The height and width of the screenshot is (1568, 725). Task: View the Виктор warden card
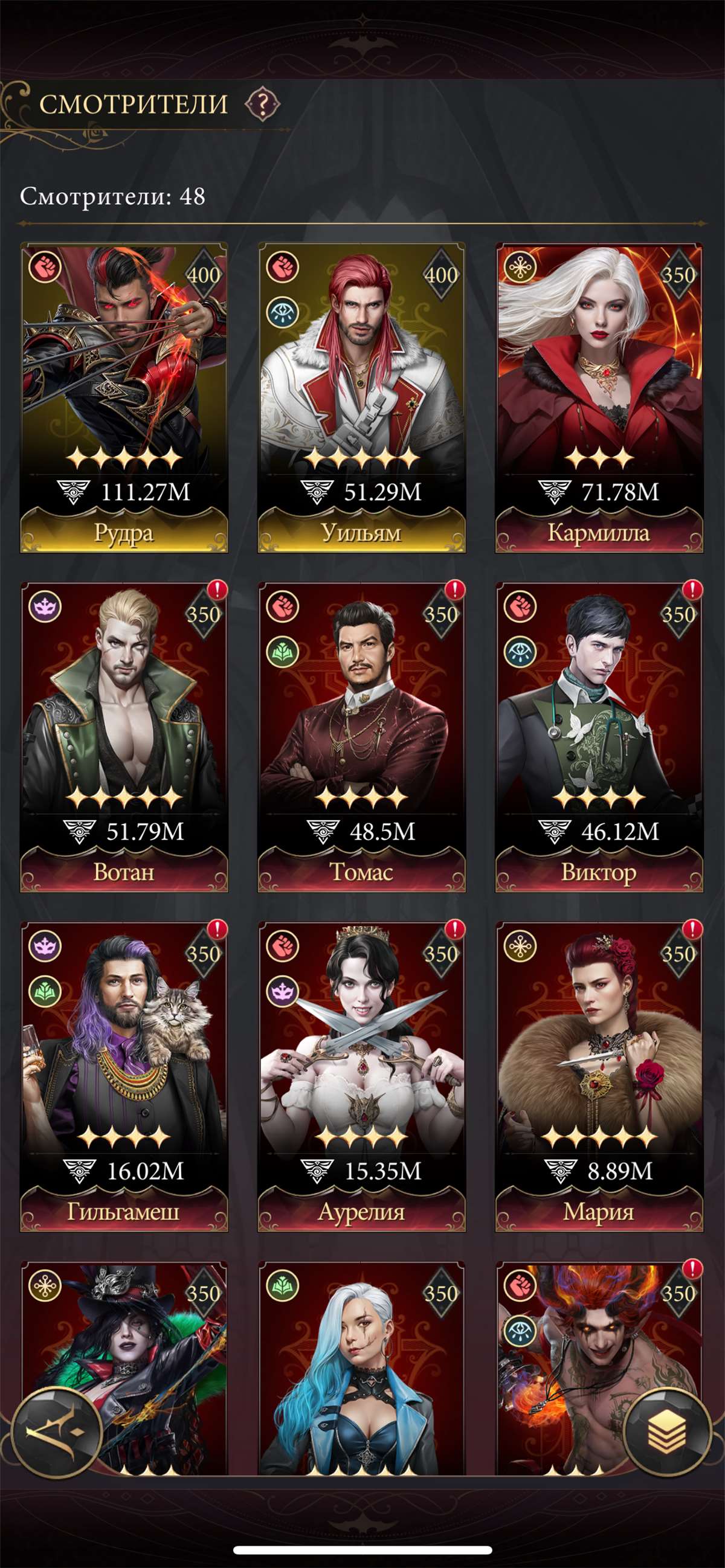599,736
